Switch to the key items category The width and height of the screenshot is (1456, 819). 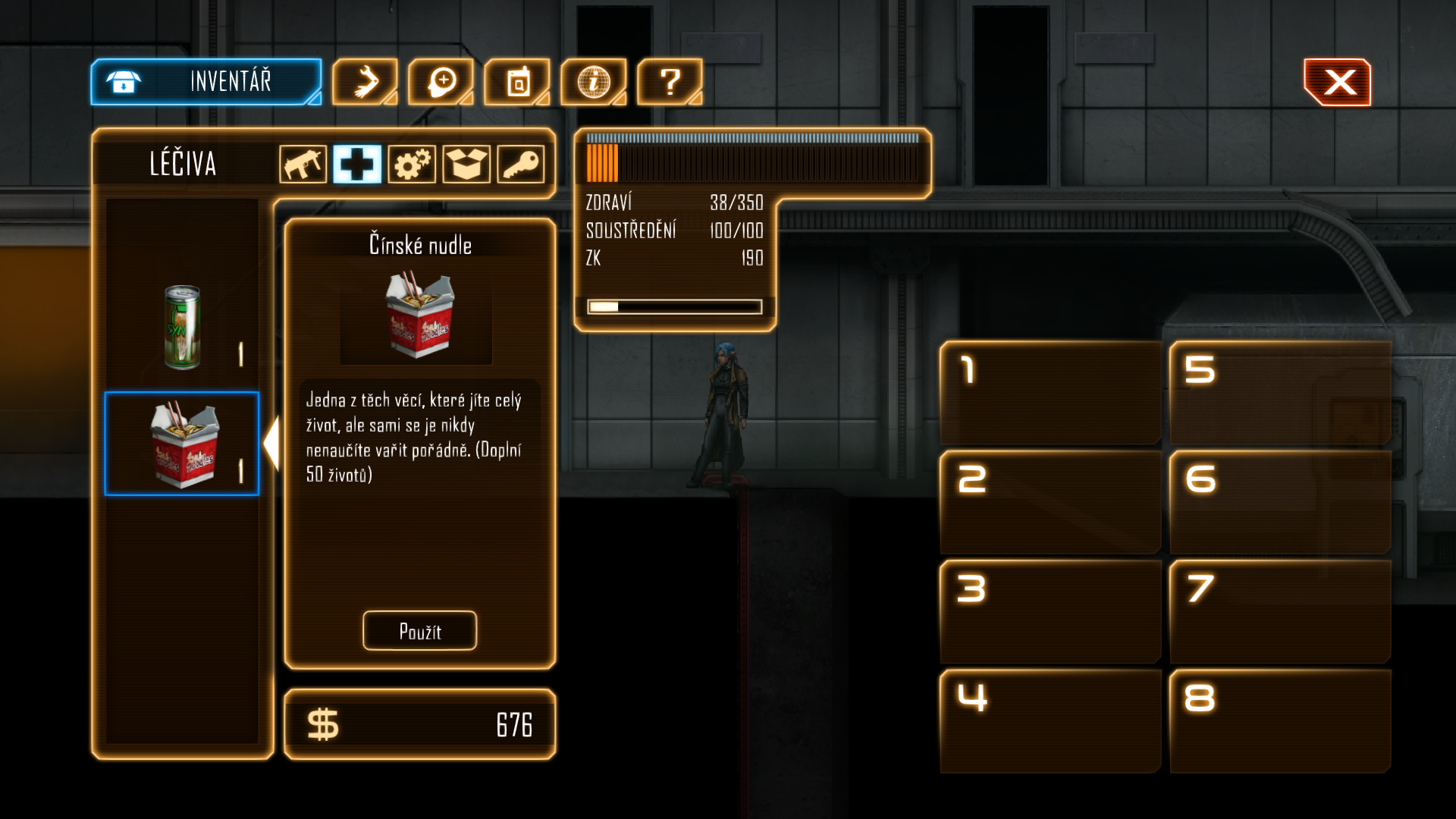click(521, 164)
